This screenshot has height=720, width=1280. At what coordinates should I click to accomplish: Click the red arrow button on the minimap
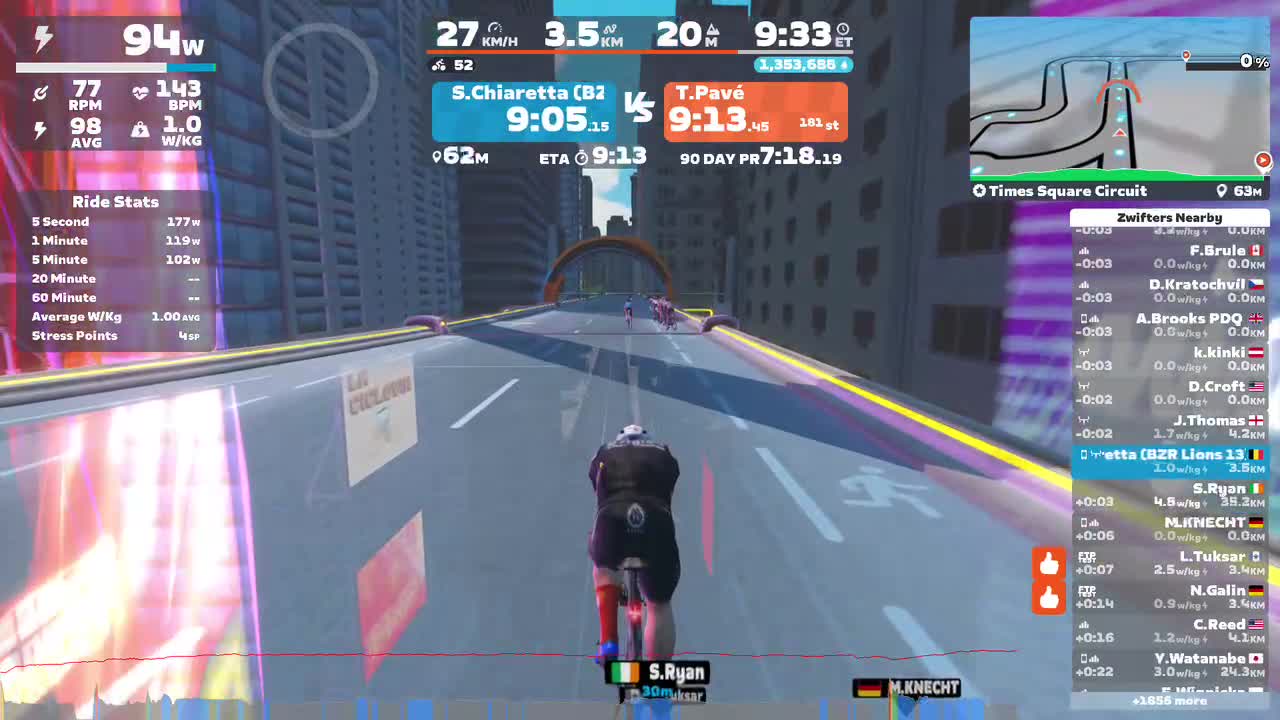click(x=1262, y=159)
